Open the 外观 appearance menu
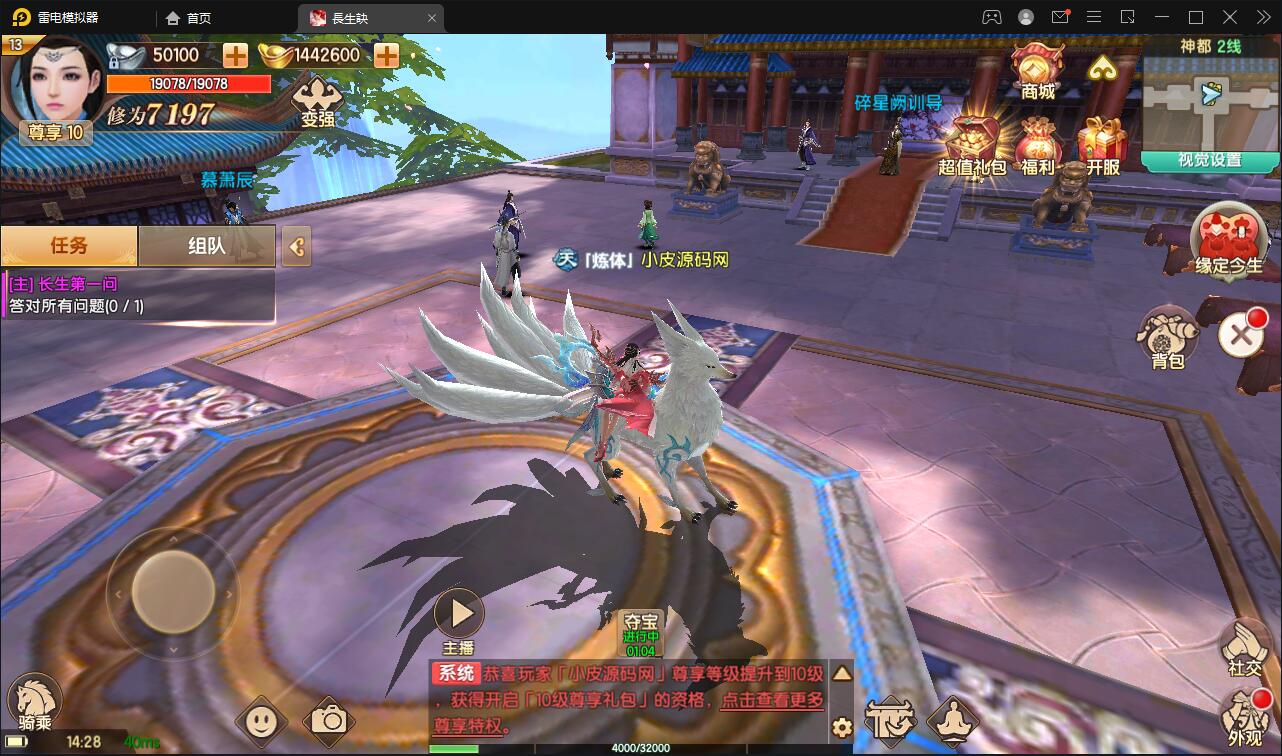Screen dimensions: 1282x756 (1244, 718)
